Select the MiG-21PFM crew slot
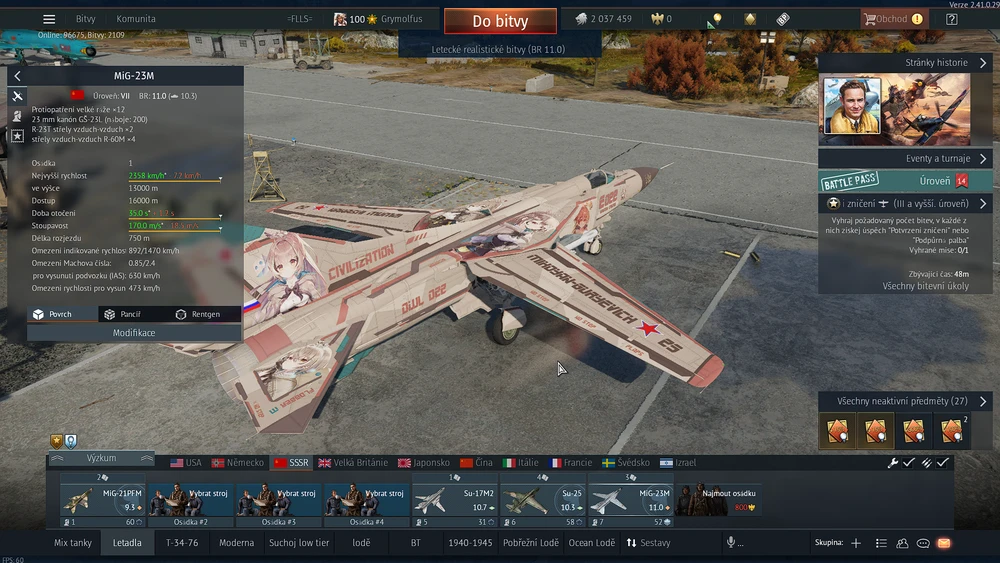 click(x=102, y=500)
